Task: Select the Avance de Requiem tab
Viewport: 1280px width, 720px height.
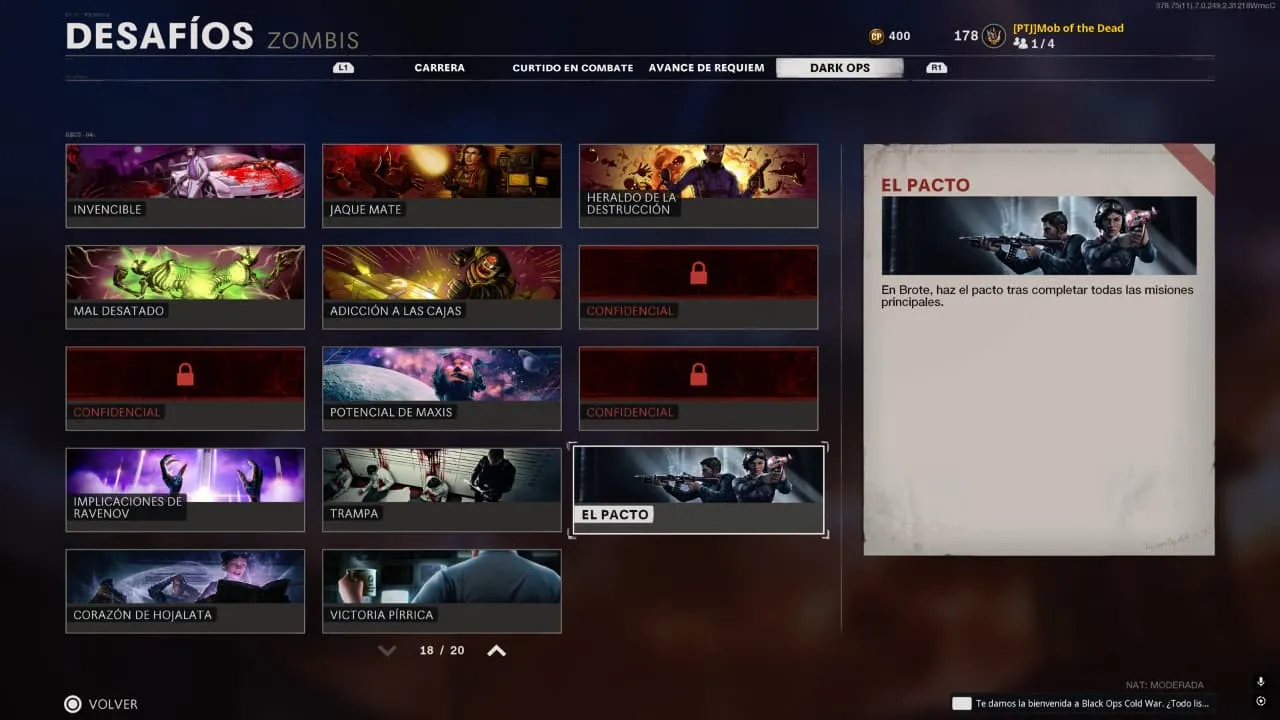Action: tap(706, 68)
